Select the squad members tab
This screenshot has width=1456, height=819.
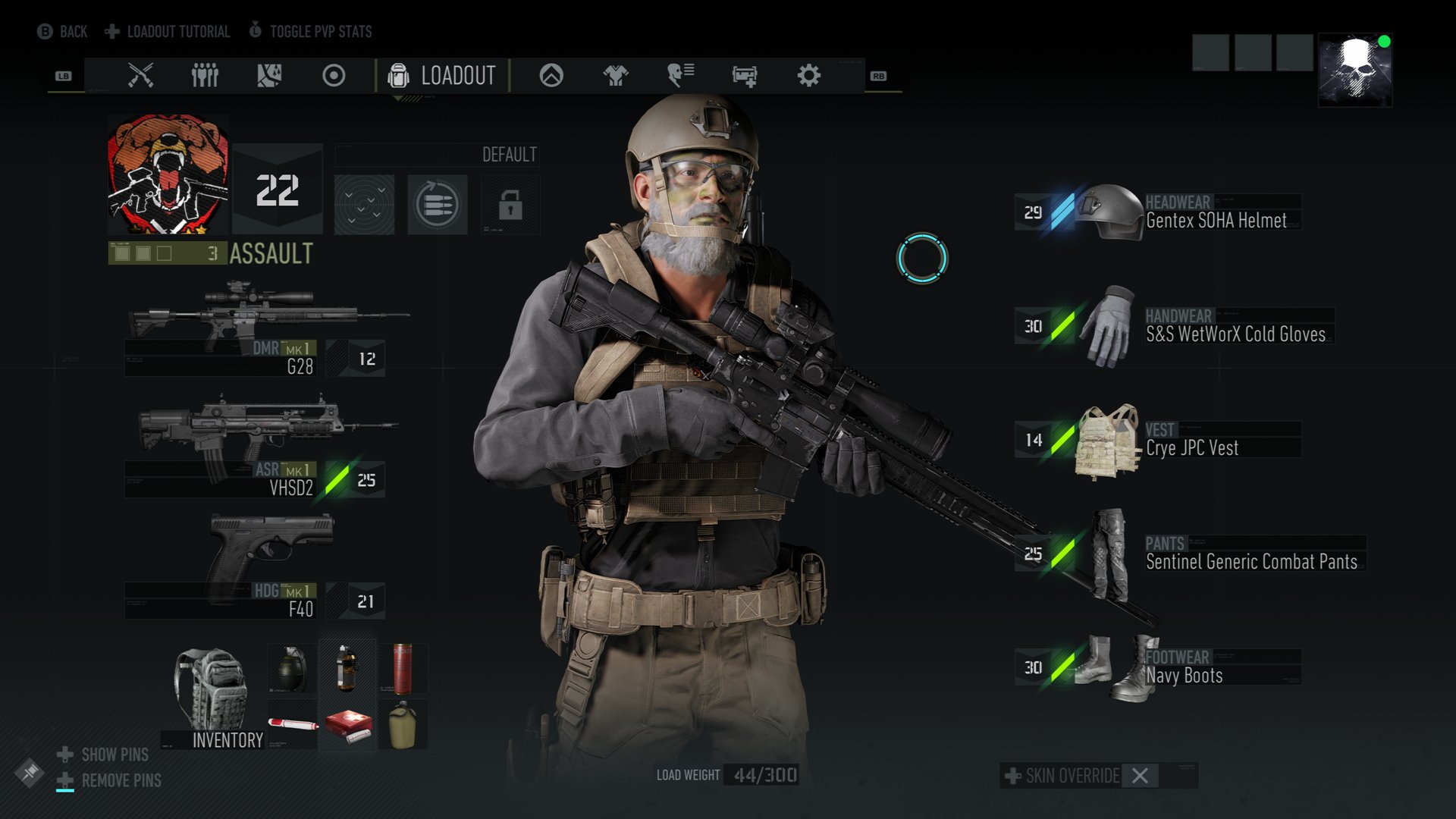(205, 76)
